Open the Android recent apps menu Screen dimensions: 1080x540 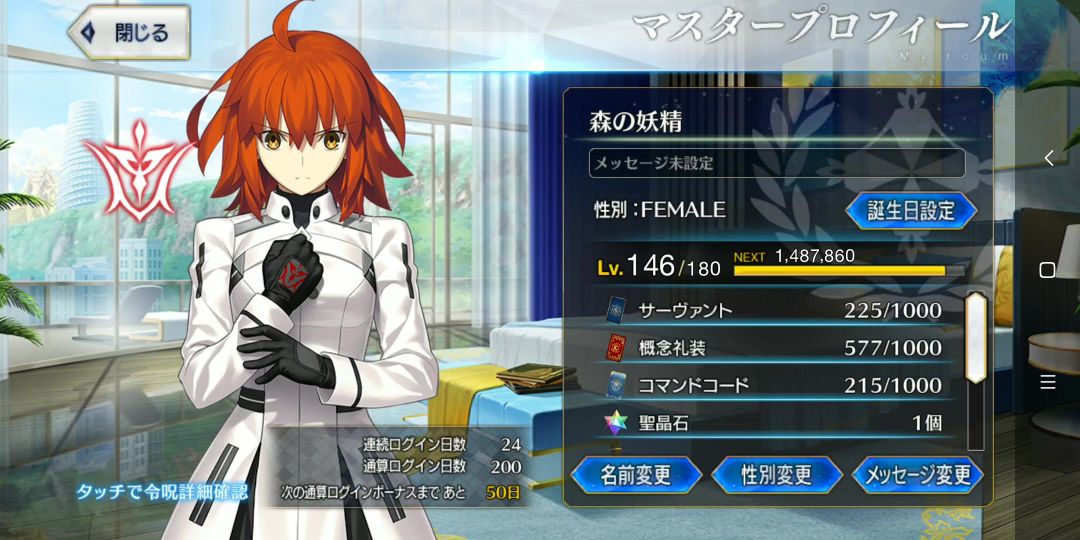pyautogui.click(x=1048, y=382)
